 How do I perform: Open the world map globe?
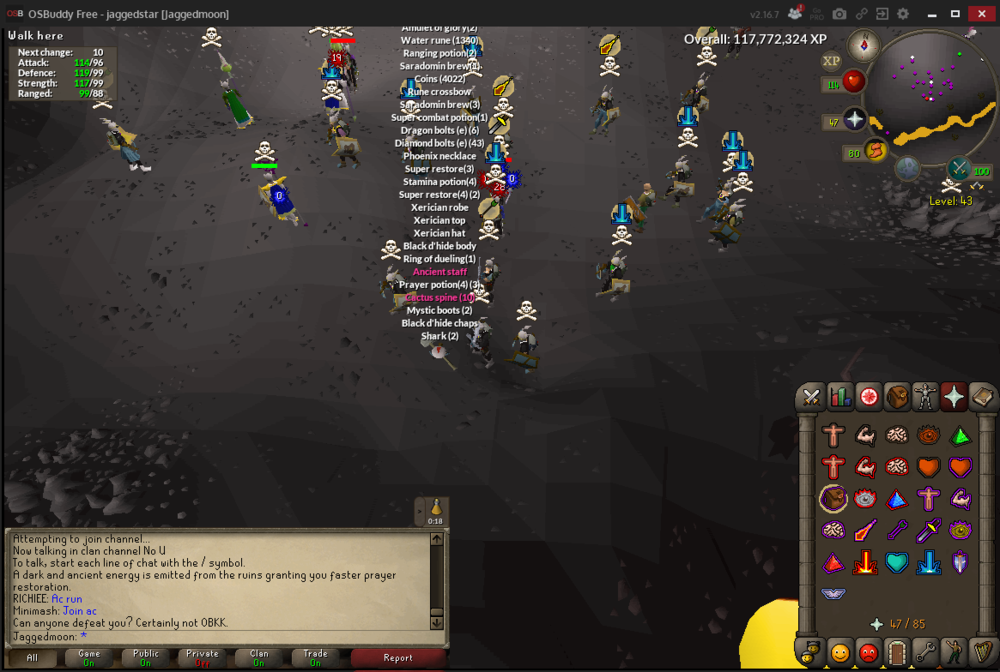click(x=907, y=168)
